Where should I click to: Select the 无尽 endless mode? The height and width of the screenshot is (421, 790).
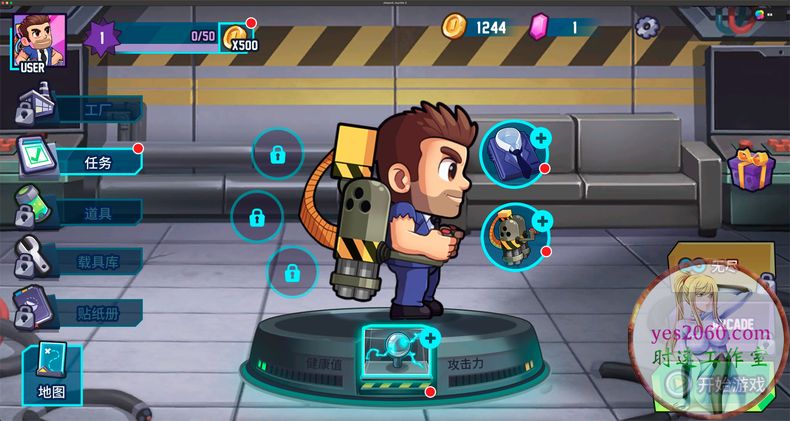click(x=712, y=266)
